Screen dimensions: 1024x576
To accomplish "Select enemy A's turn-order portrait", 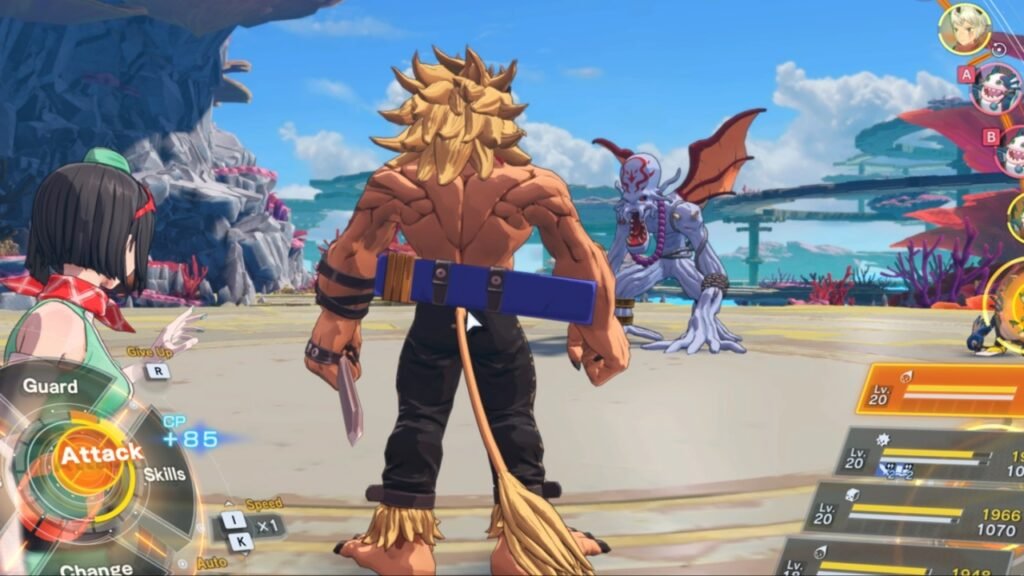I will 996,88.
